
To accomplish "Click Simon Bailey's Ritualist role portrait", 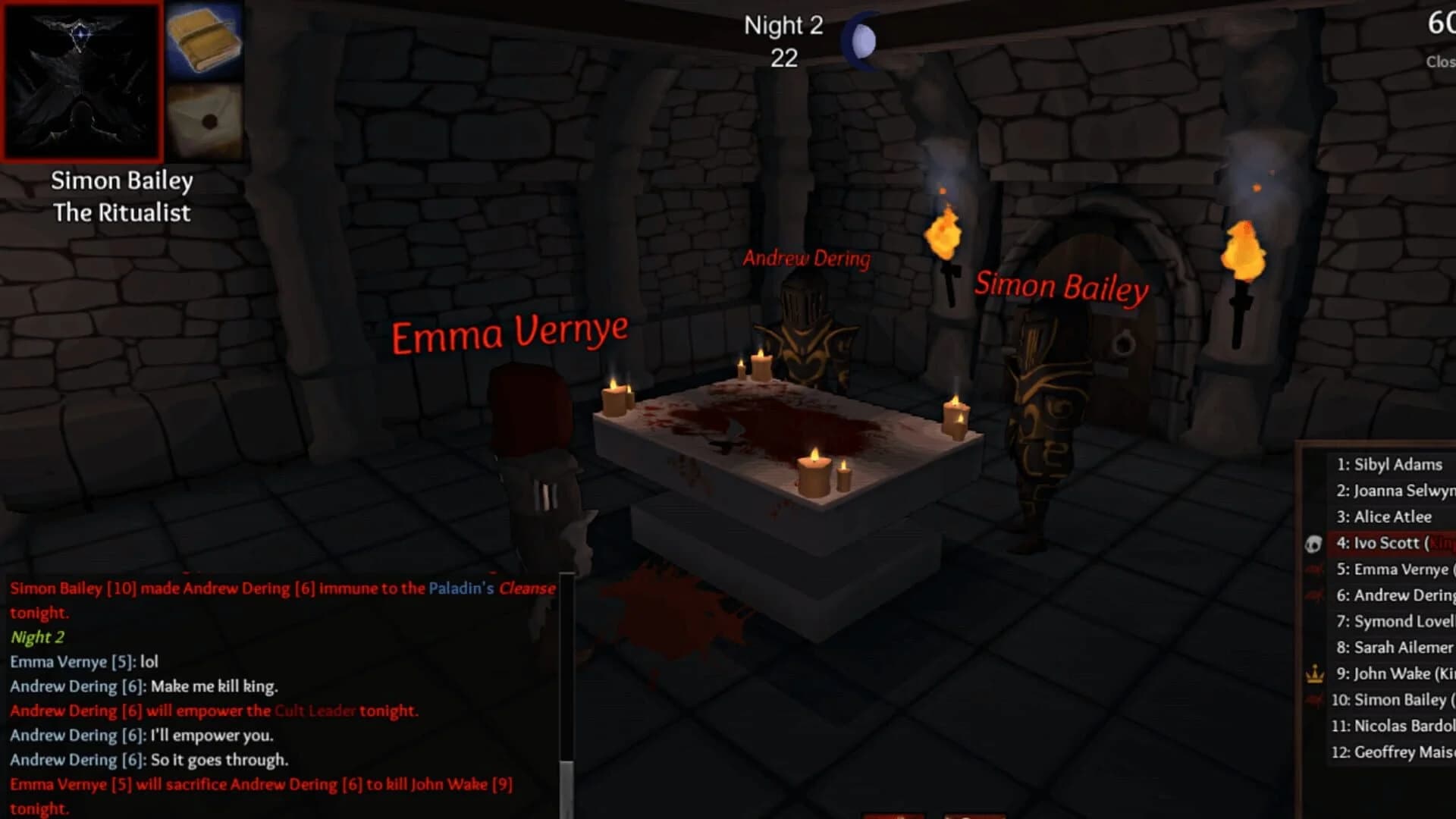I will pos(82,81).
